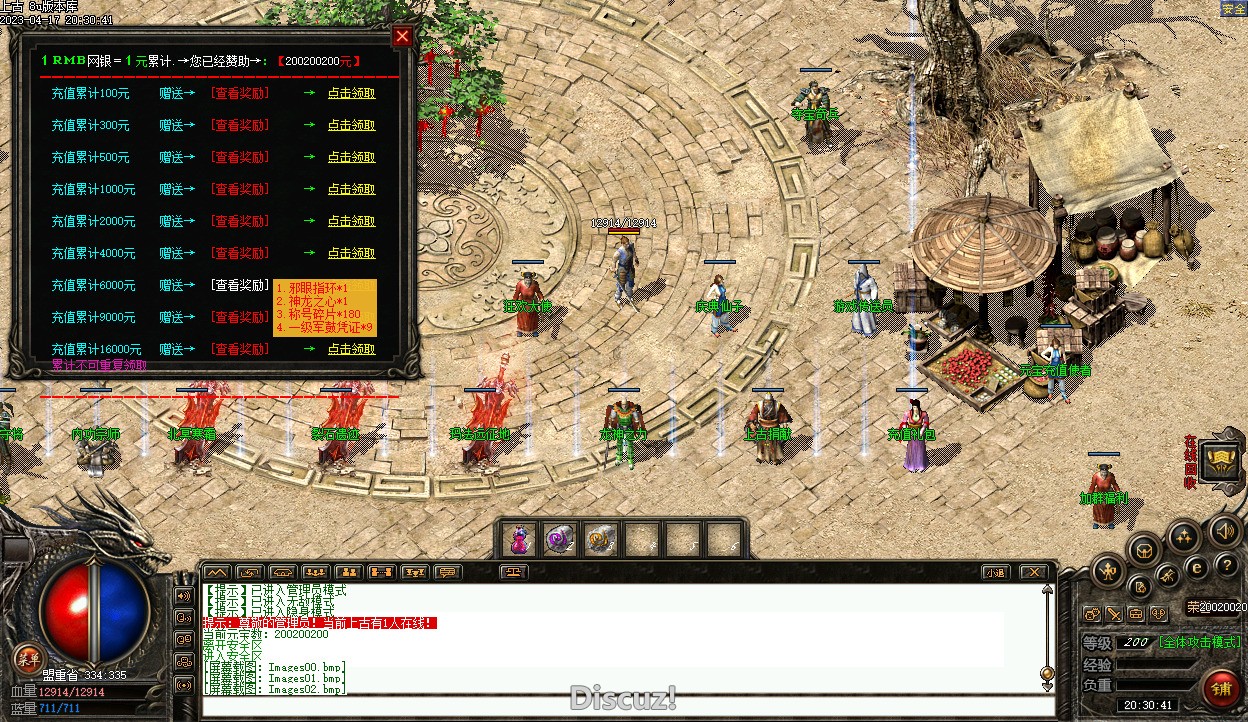Toggle sound with the speaker round button
The height and width of the screenshot is (722, 1248).
(x=1222, y=531)
